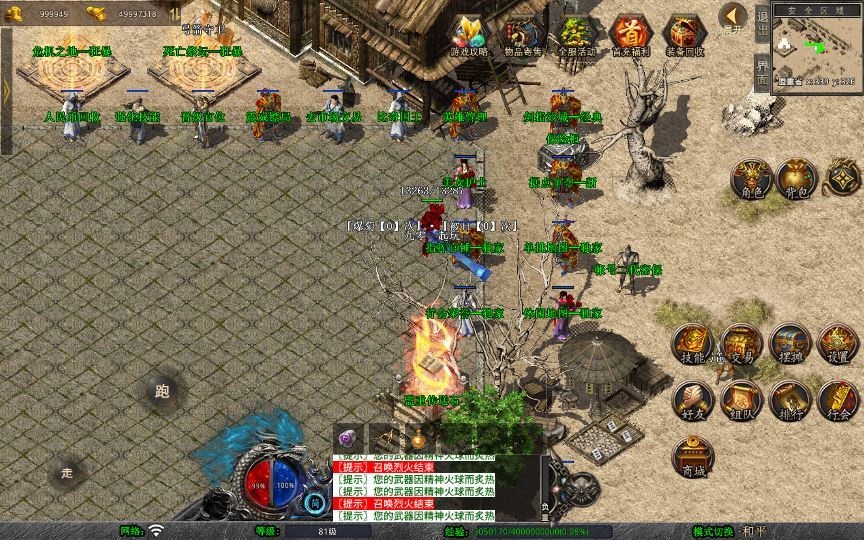Screen dimensions: 864x540
Task: Tap the 跑 run button
Action: pos(162,391)
